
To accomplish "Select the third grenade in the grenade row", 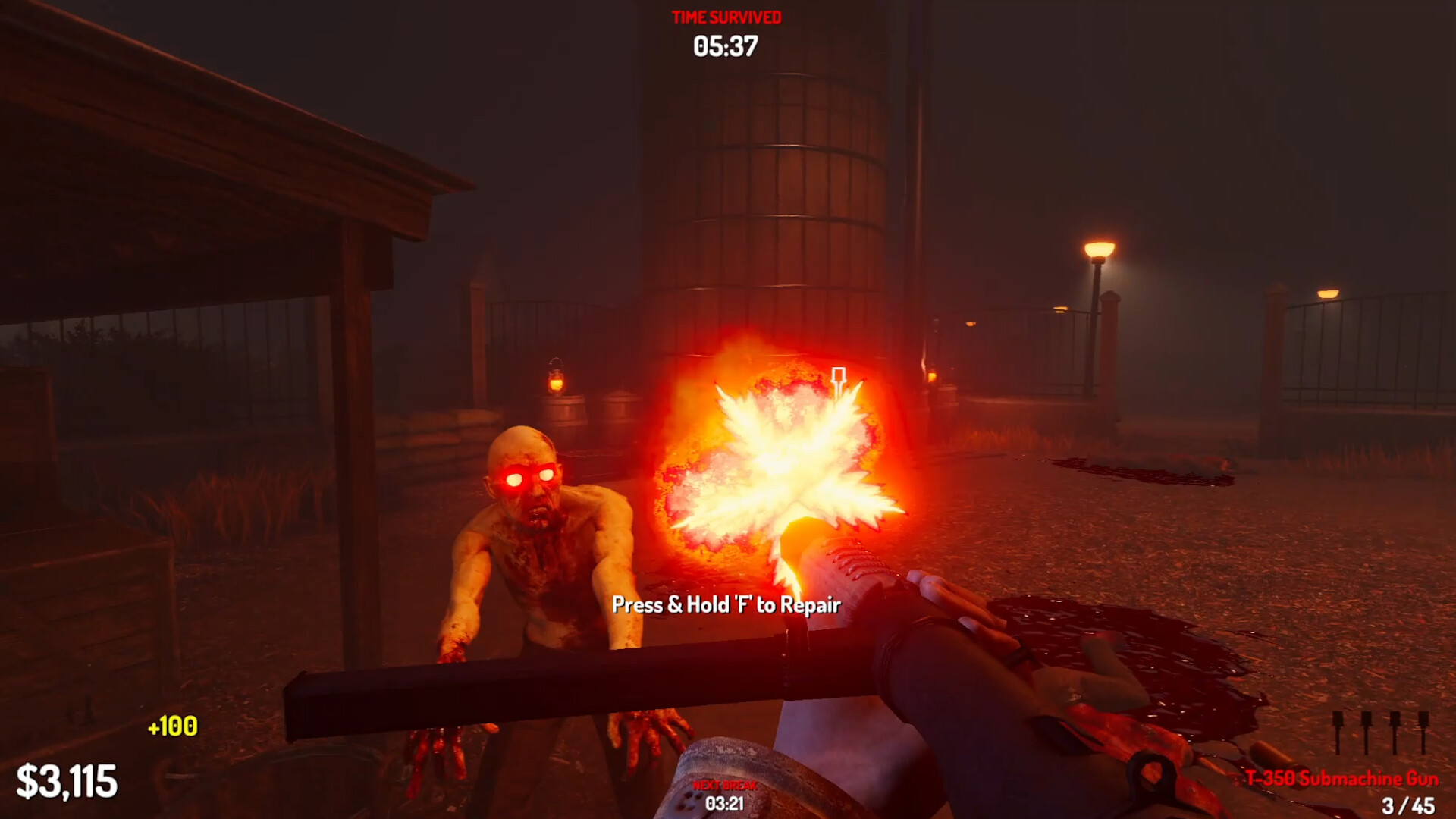I will click(x=1395, y=732).
